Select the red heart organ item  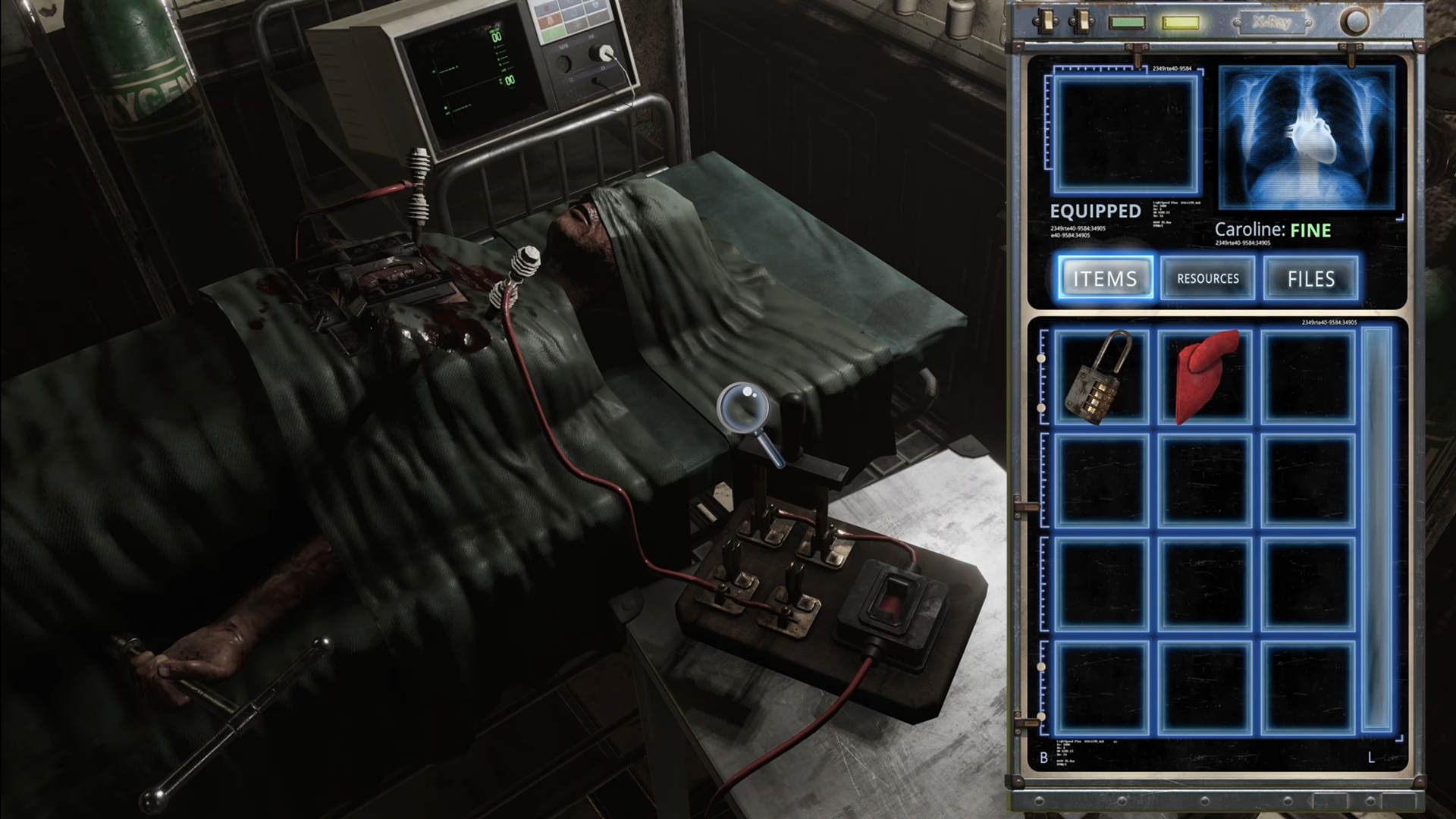pos(1206,374)
